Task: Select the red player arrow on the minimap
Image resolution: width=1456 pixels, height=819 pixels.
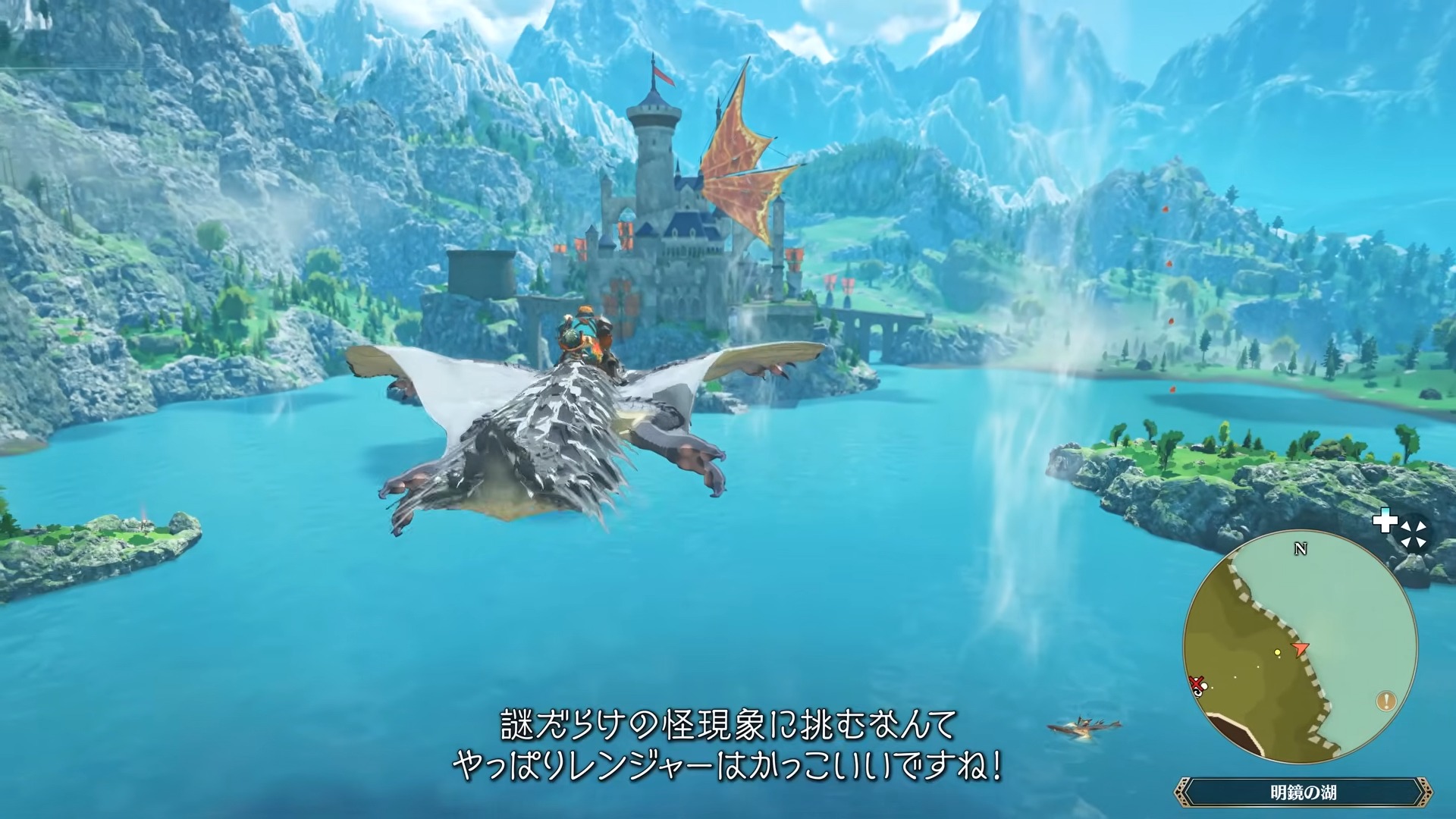Action: point(1299,648)
